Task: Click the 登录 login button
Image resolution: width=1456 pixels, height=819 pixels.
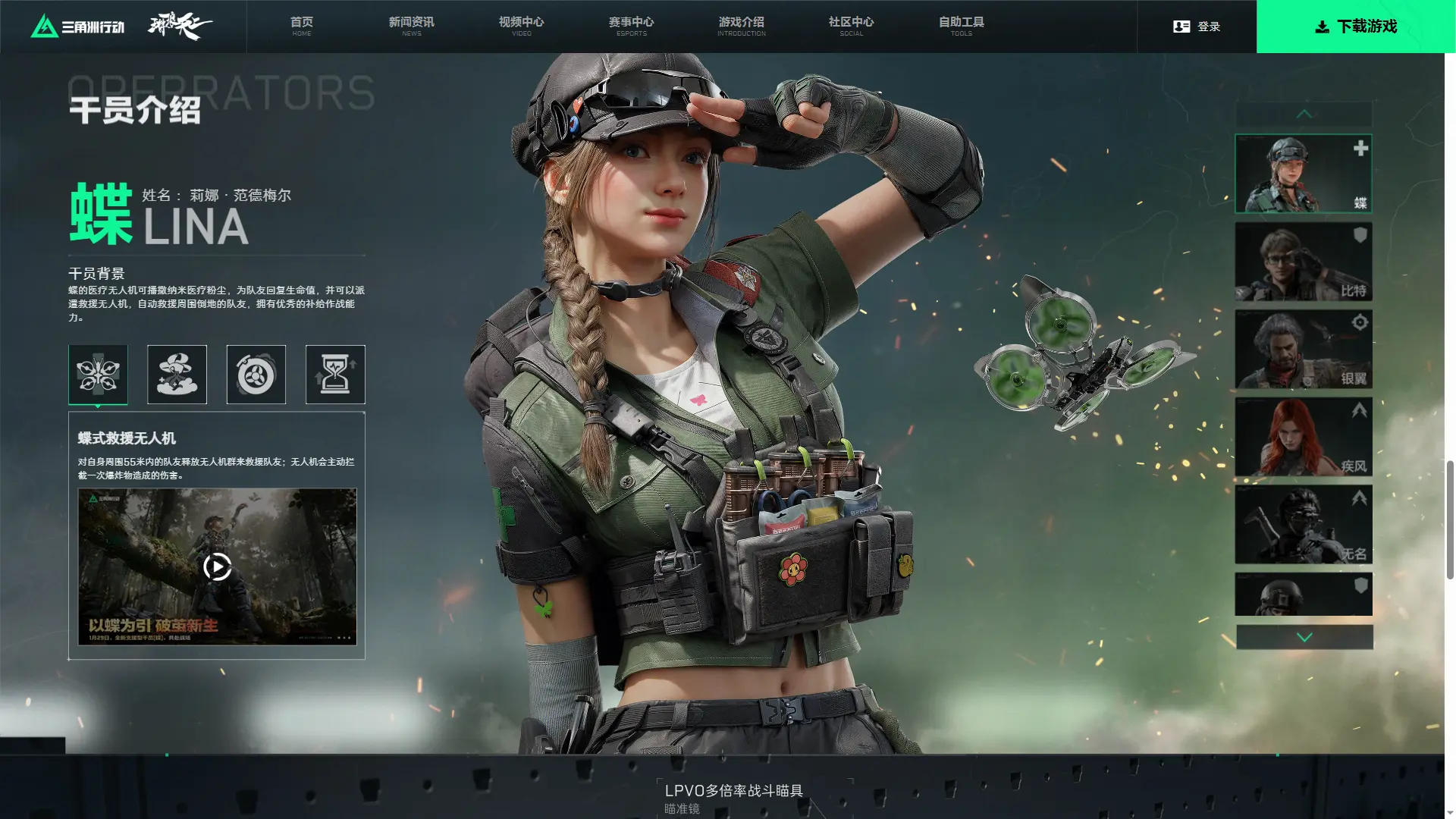Action: pos(1197,27)
